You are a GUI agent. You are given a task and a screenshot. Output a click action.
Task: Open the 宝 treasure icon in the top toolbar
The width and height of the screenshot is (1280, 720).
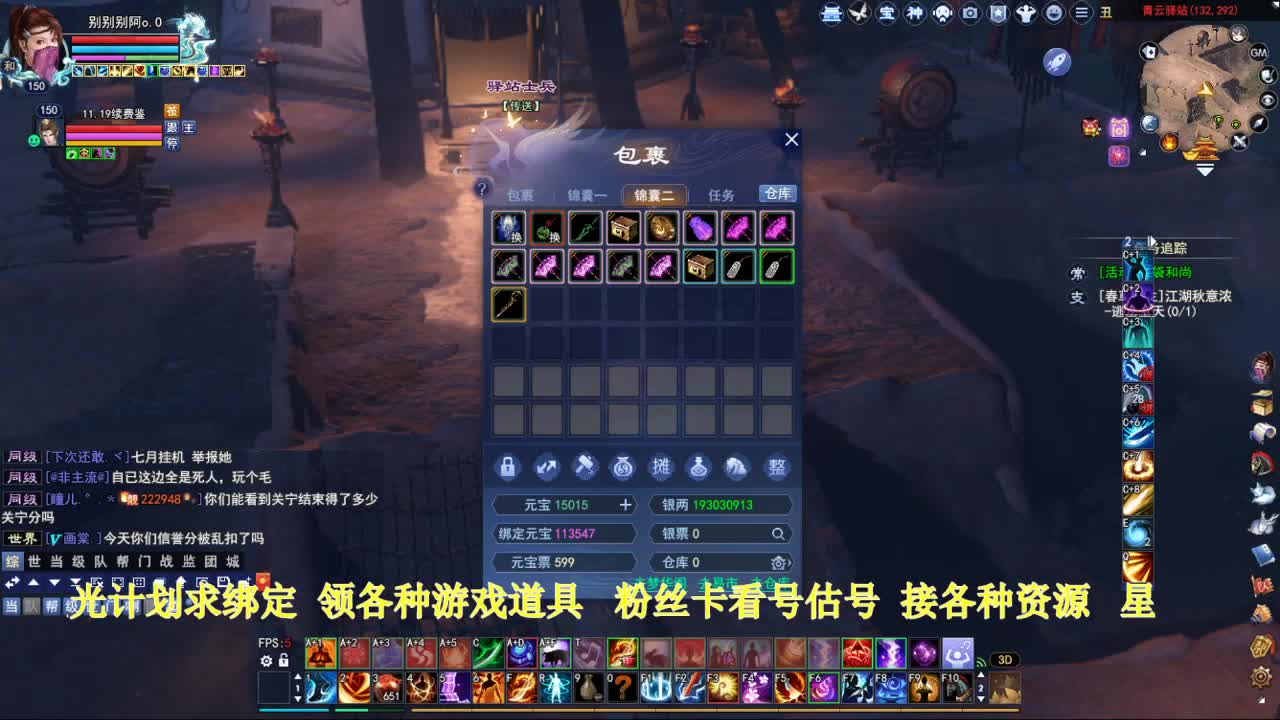[888, 14]
